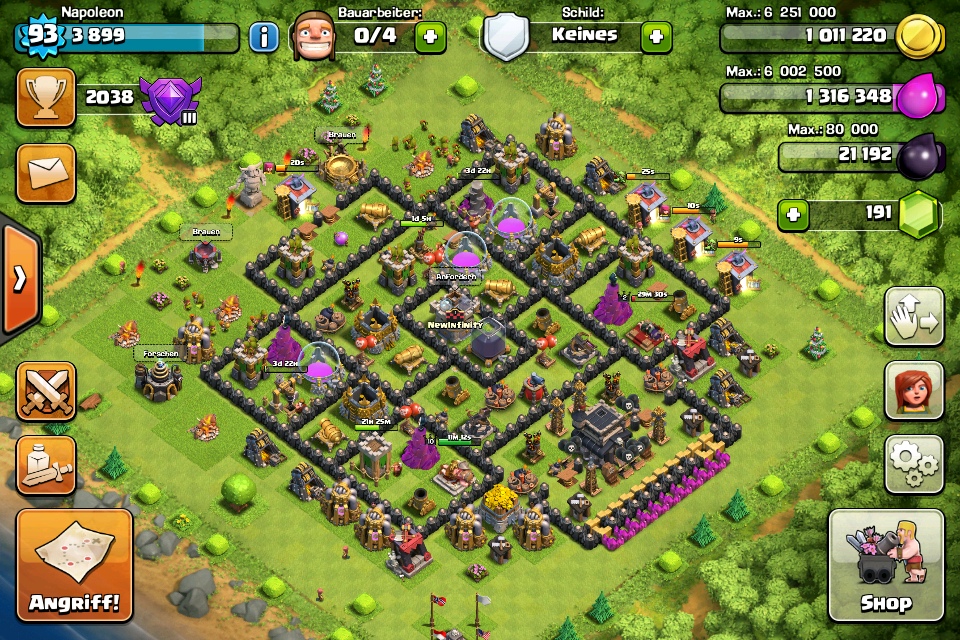Open the red-haired villager portrait button
This screenshot has height=640, width=960.
(914, 390)
